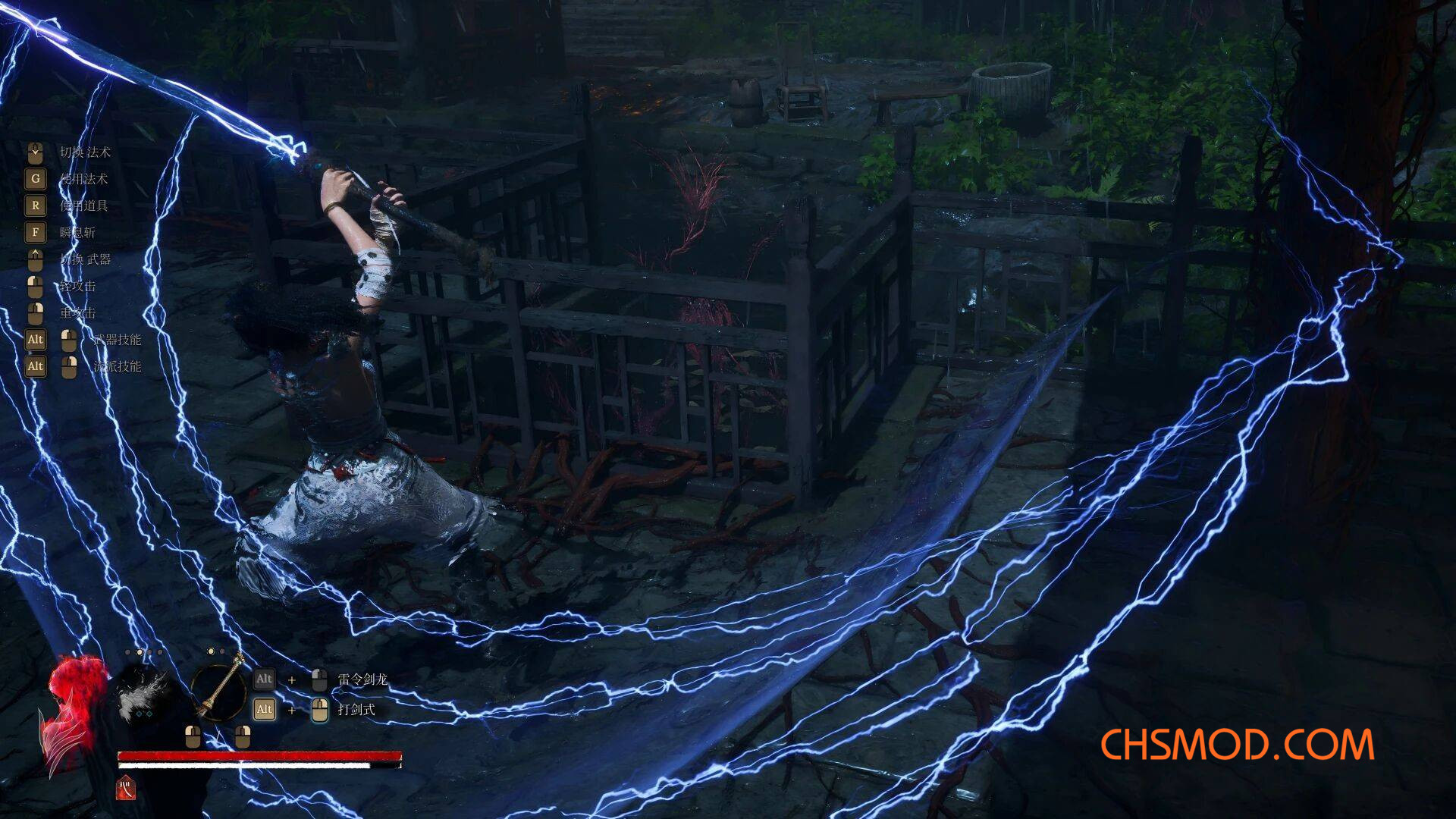Open the CHSMOD.COM watermark link
Viewport: 1456px width, 819px height.
[1237, 745]
